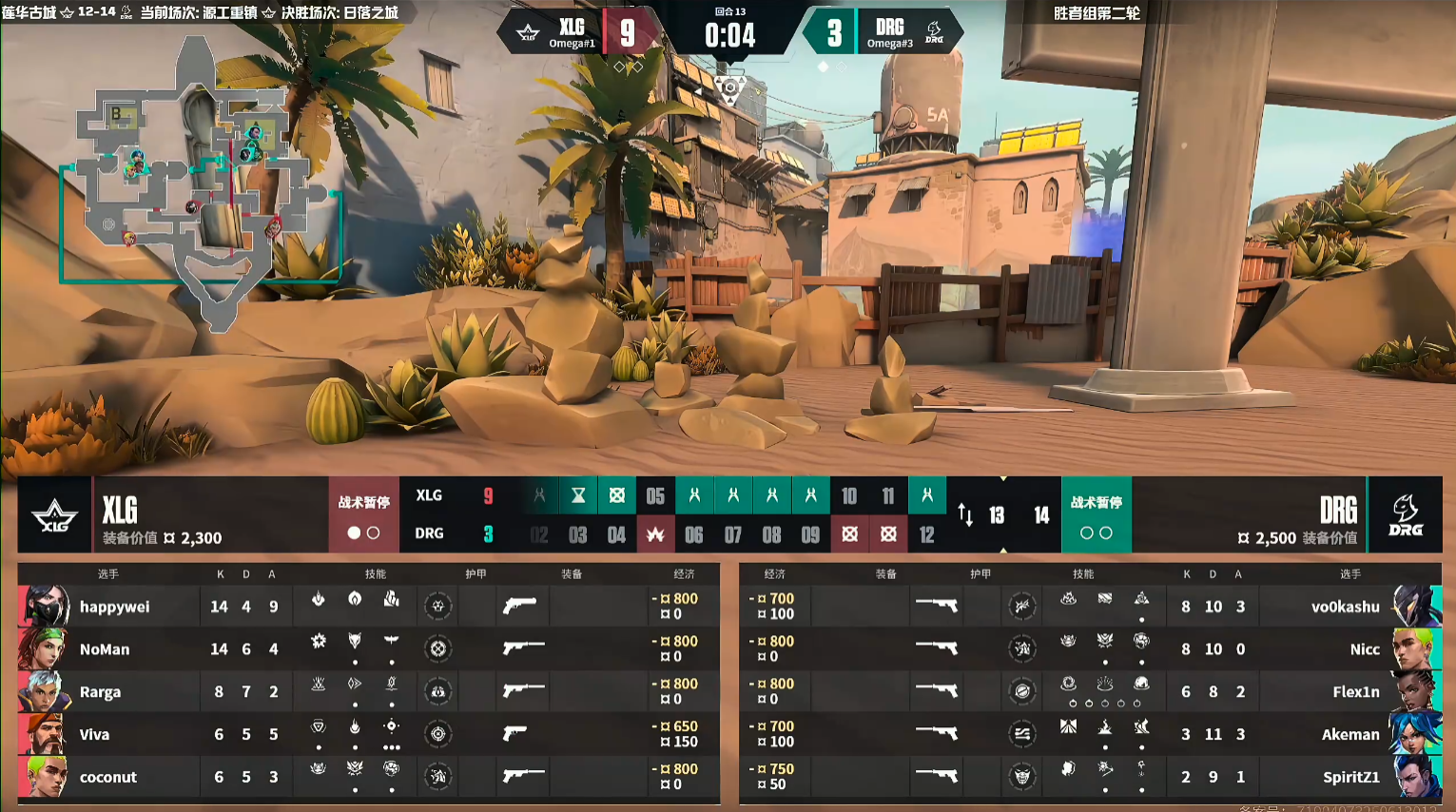Viewport: 1456px width, 812px height.
Task: Select round 05 in the round history
Action: [655, 495]
